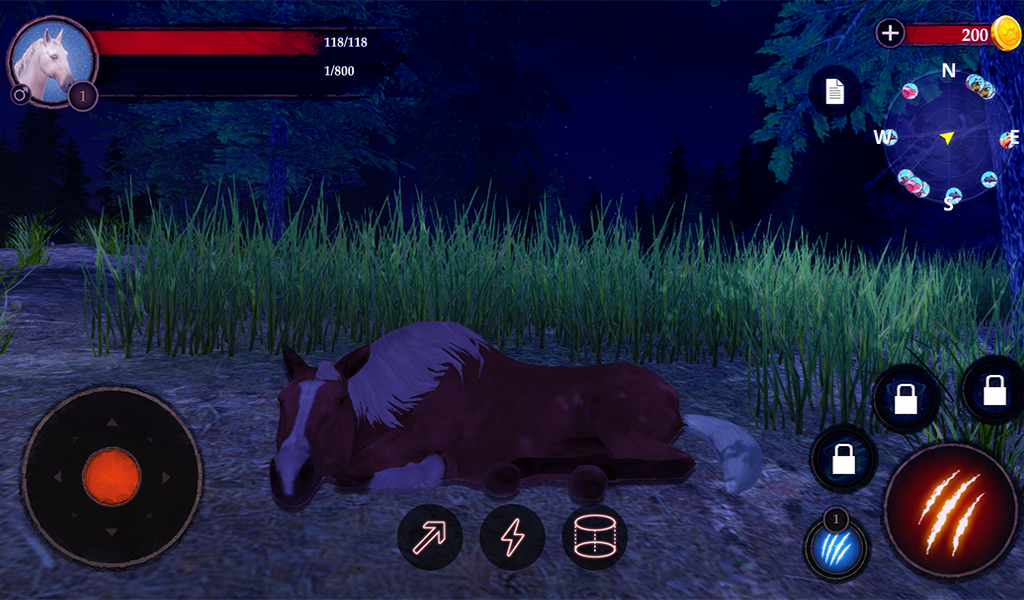Viewport: 1024px width, 600px height.
Task: Tap the orange virtual joystick knob
Action: click(111, 476)
